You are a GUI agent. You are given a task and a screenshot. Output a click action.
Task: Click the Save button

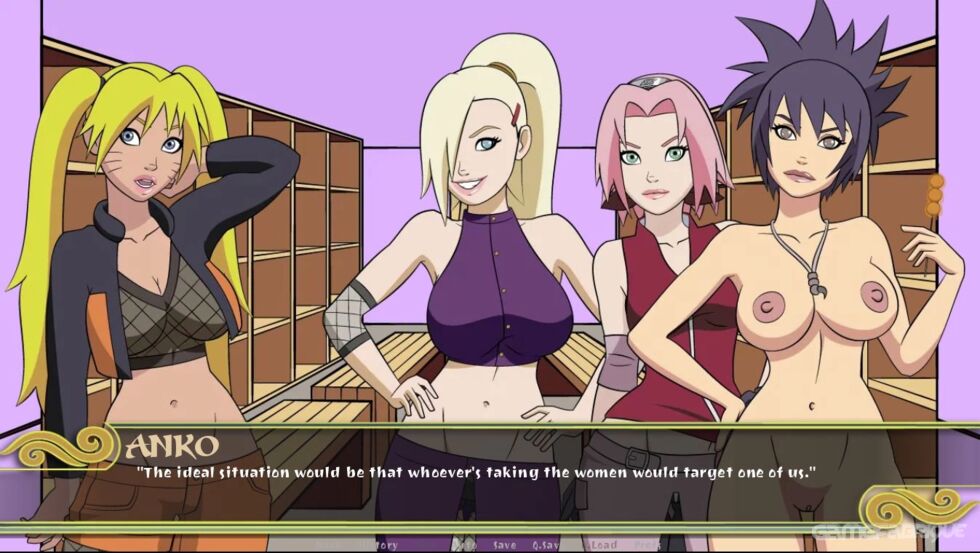pyautogui.click(x=502, y=545)
